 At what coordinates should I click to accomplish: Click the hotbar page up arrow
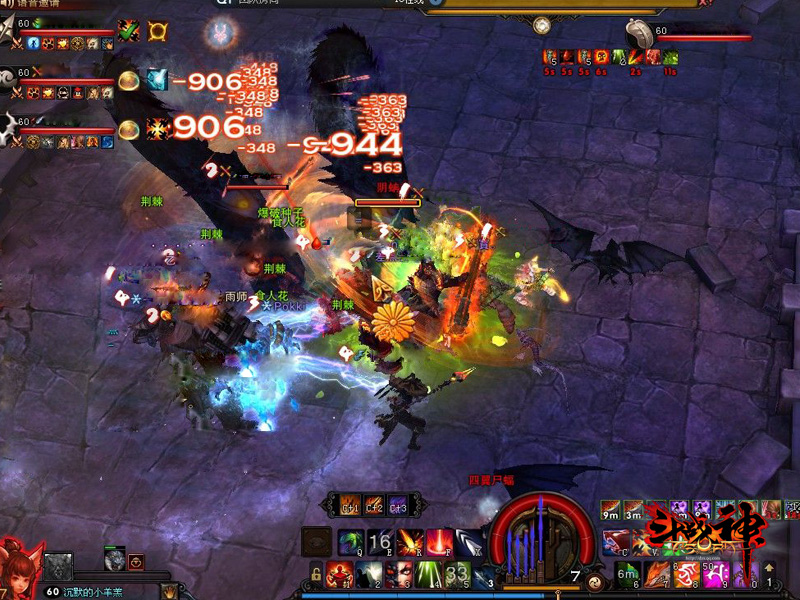pos(769,567)
